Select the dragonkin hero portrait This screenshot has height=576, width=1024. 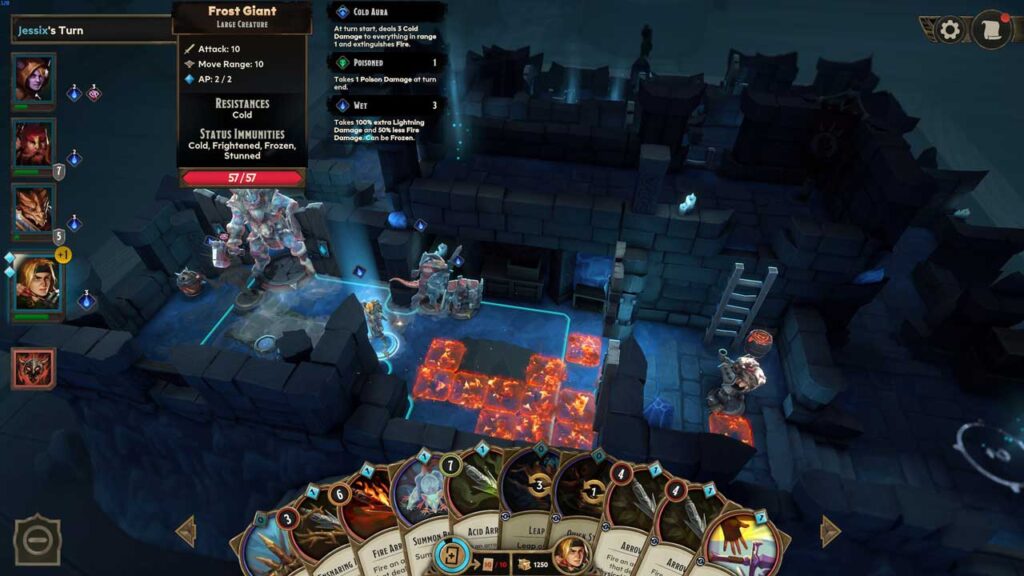tap(33, 210)
